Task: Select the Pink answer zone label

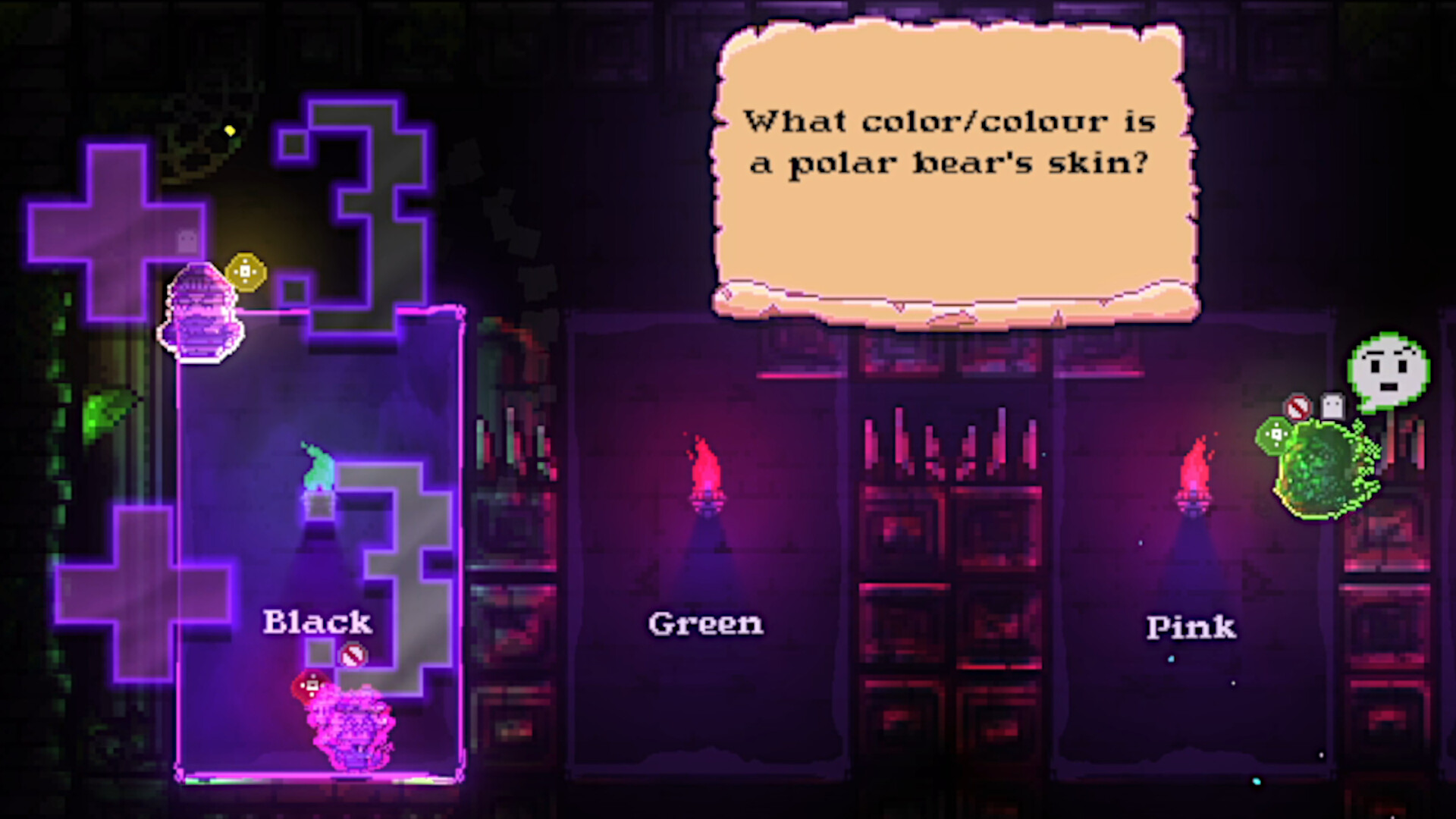Action: pos(1191,627)
